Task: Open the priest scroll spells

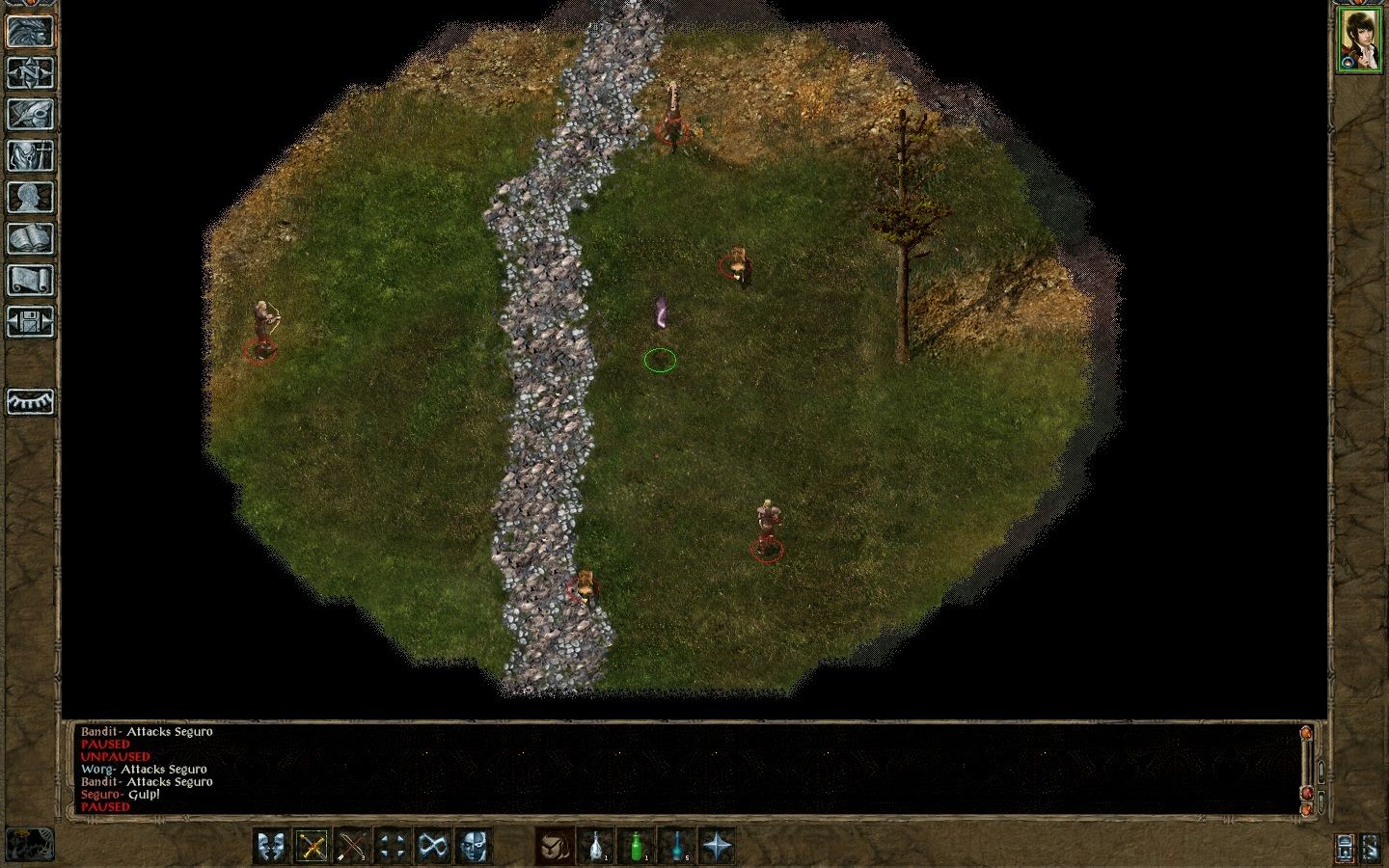Action: (31, 278)
